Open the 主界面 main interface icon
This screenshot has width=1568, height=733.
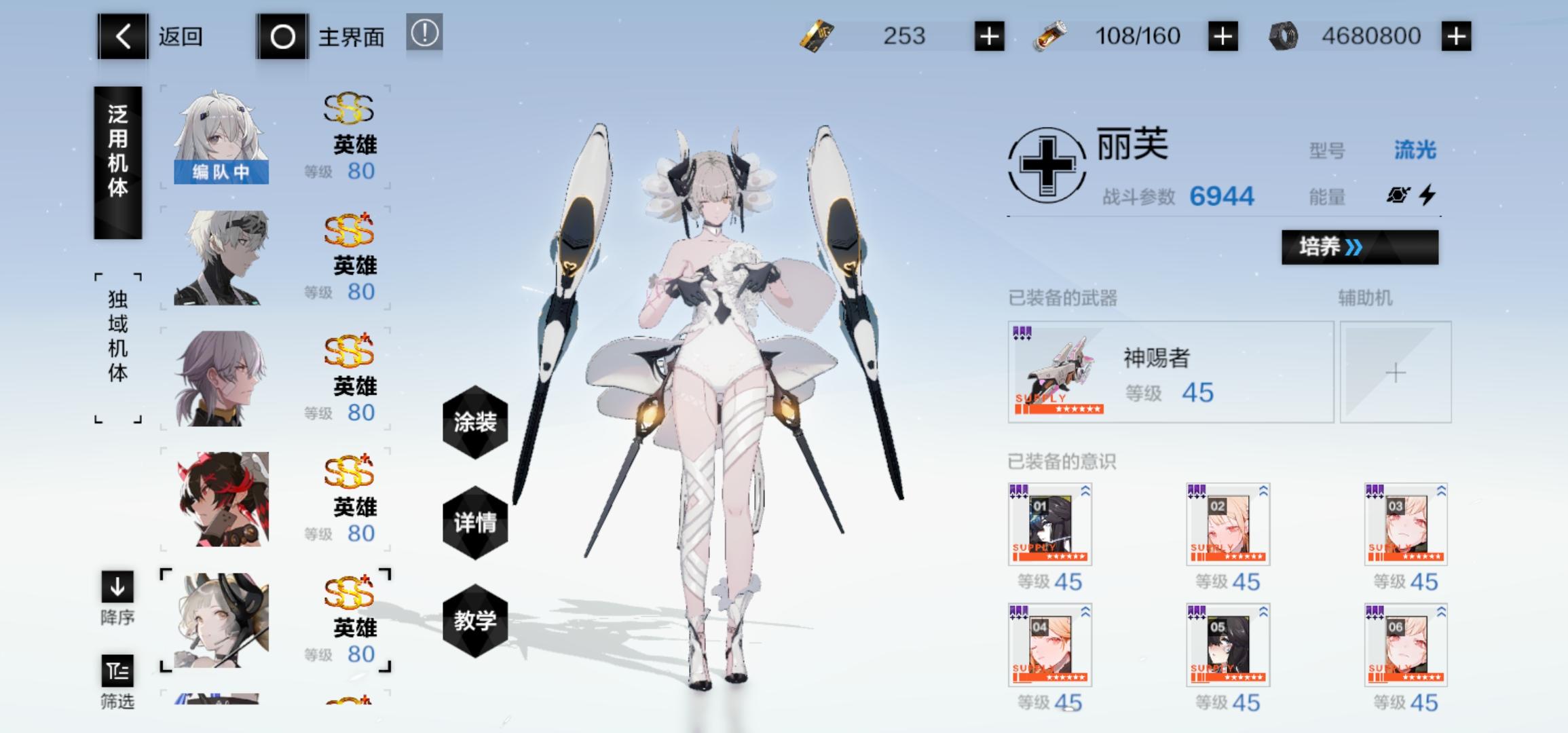pyautogui.click(x=282, y=37)
